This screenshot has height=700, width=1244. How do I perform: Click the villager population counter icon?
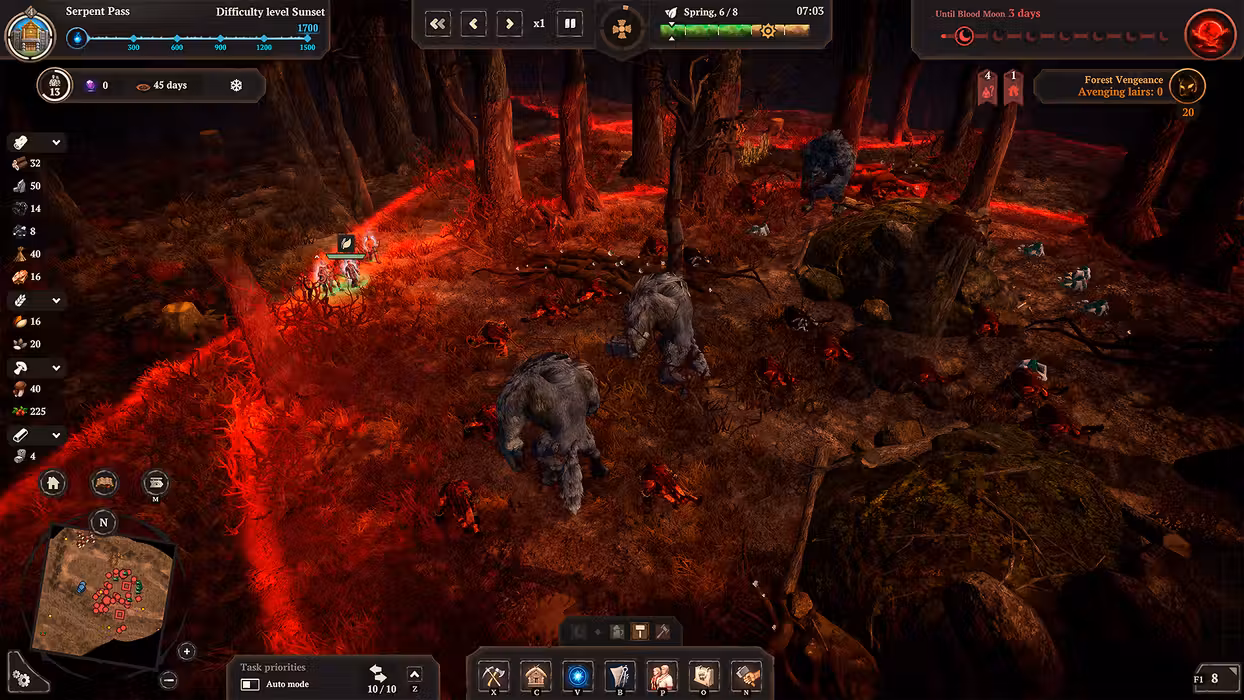tap(55, 86)
